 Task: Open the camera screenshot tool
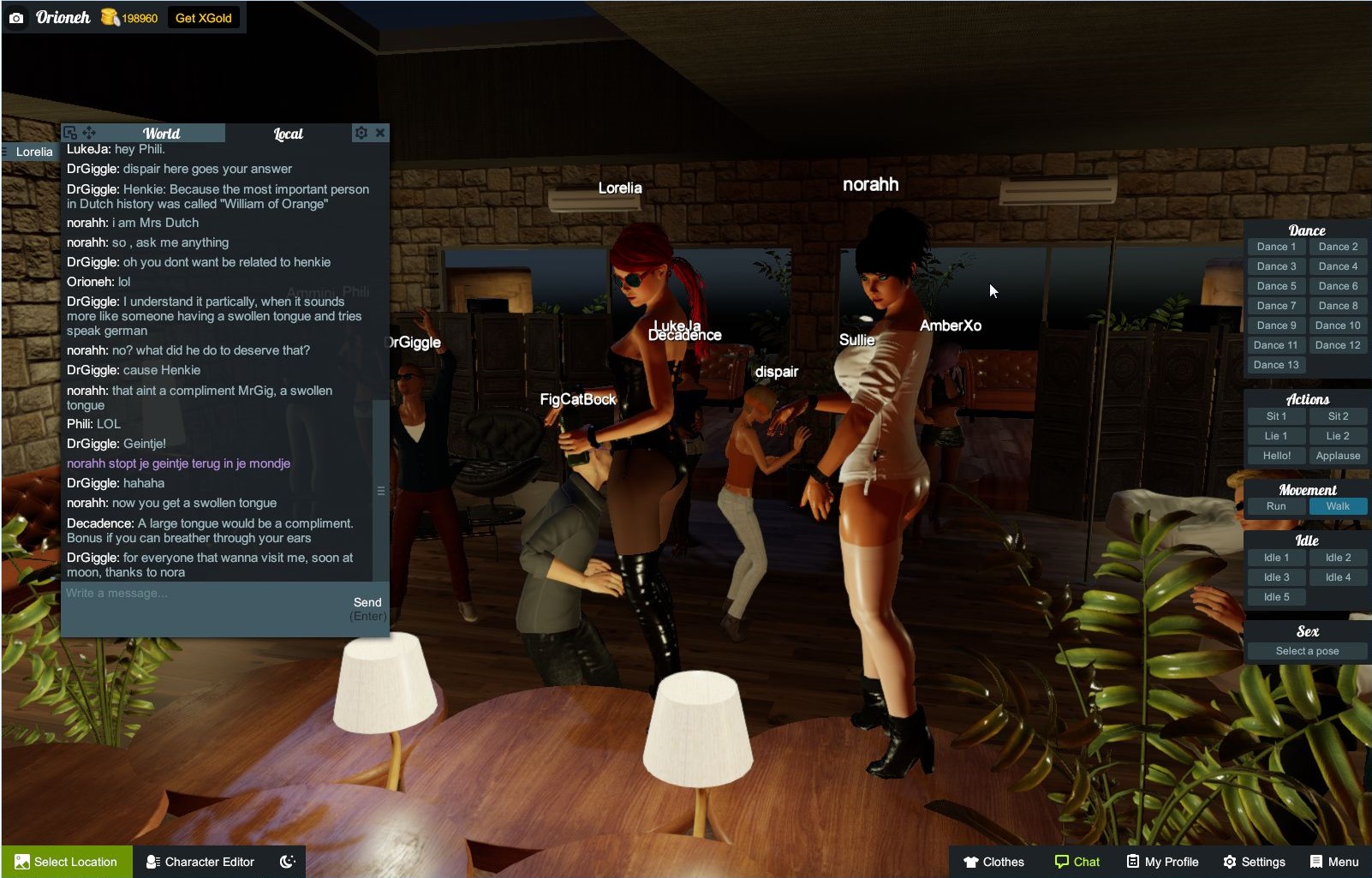[17, 16]
